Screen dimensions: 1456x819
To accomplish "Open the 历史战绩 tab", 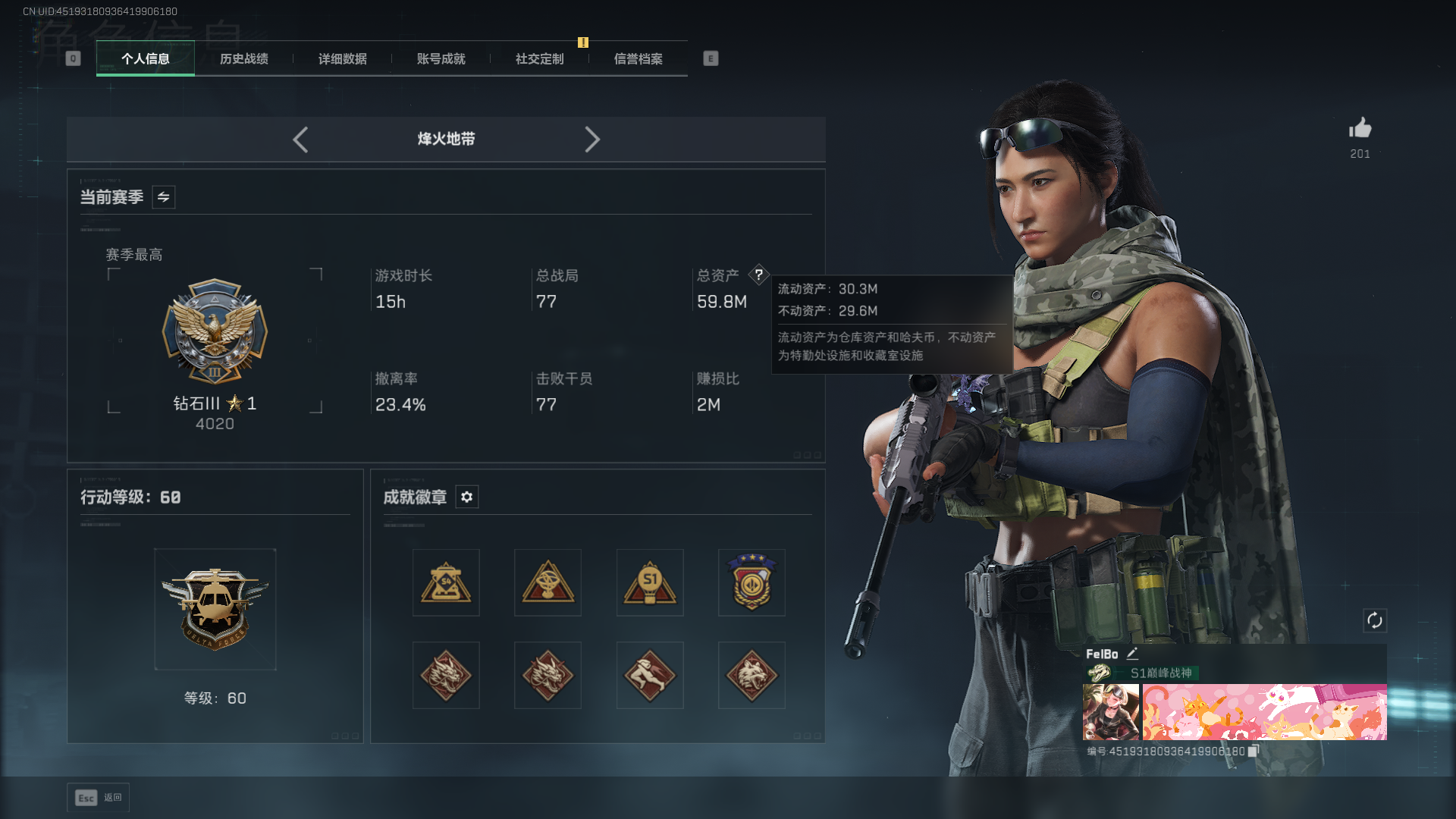I will click(x=243, y=59).
